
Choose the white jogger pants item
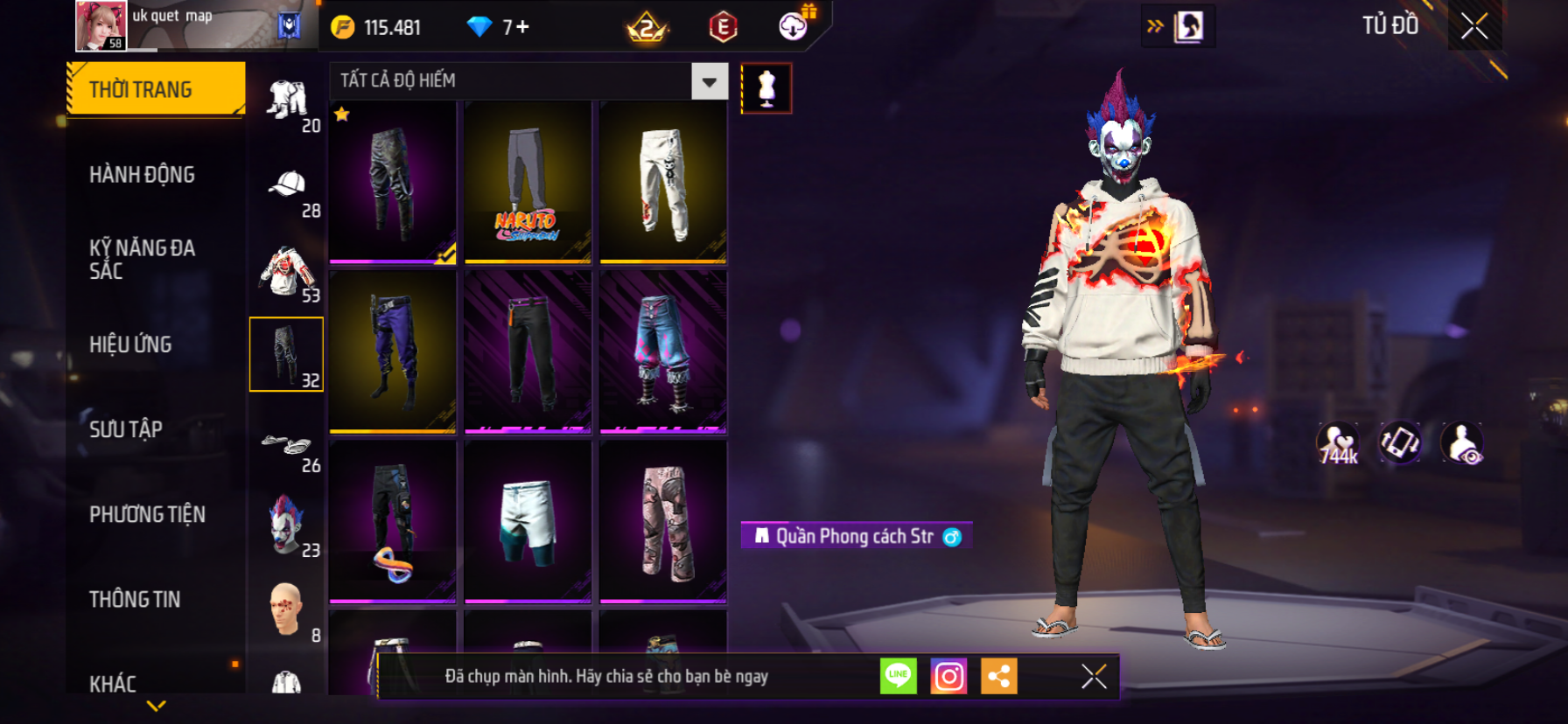663,182
